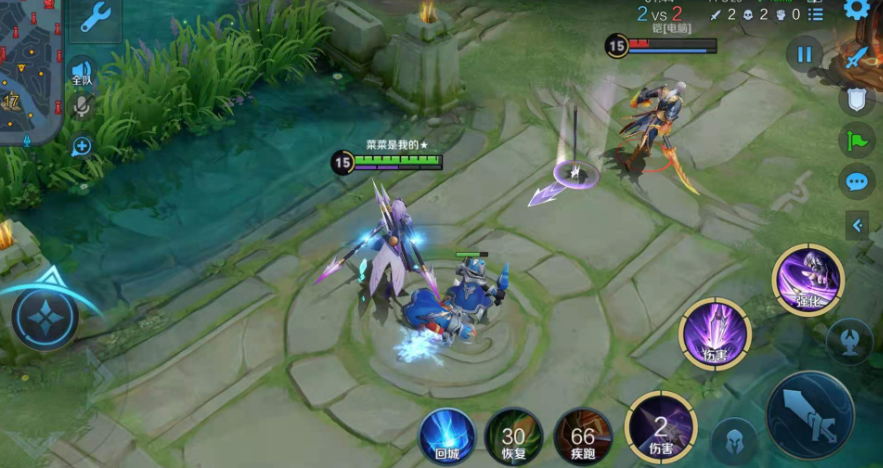883x468 pixels.
Task: Collapse the signal panel arrow
Action: coord(857,226)
